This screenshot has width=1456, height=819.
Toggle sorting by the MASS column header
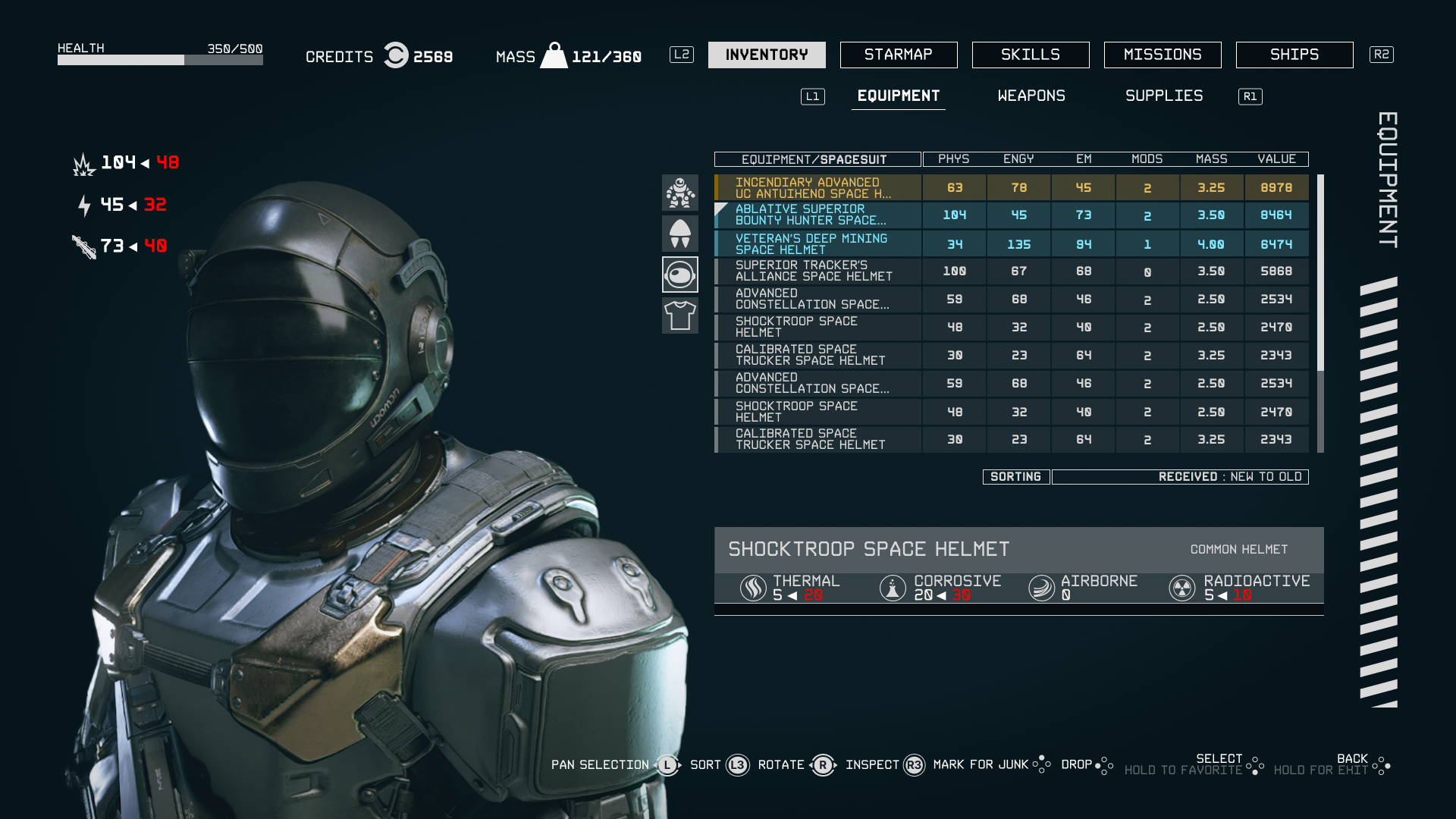coord(1210,159)
